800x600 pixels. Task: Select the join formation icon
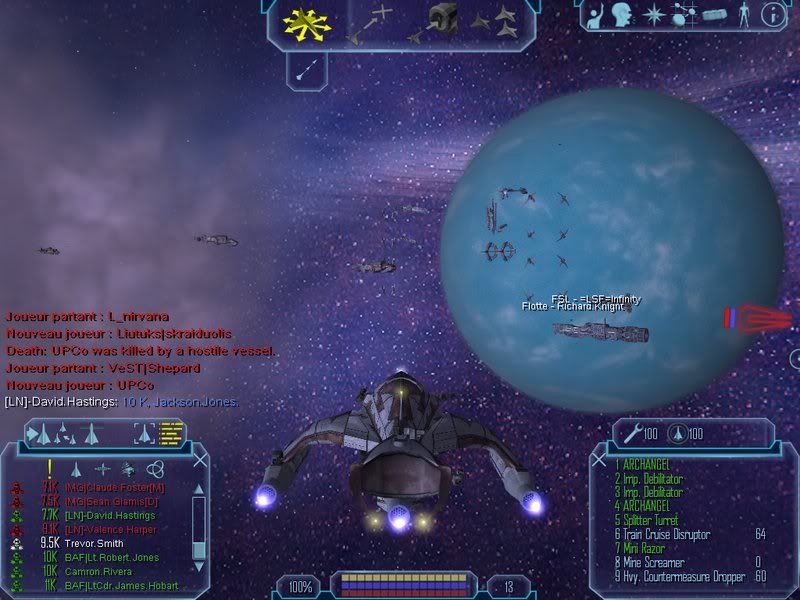(493, 22)
